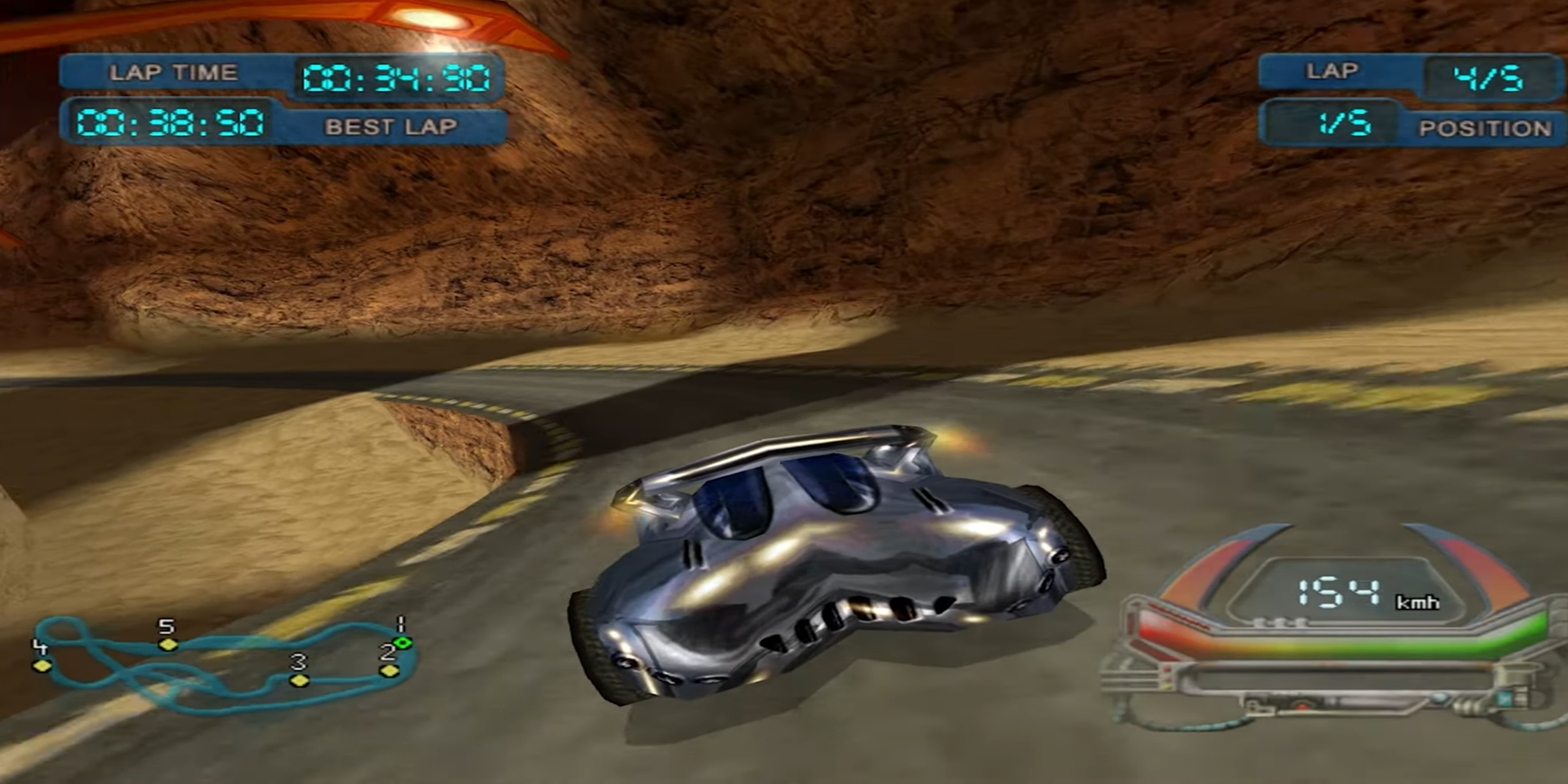Viewport: 1568px width, 784px height.
Task: Click checkpoint marker 3 on the minimap
Action: (302, 681)
